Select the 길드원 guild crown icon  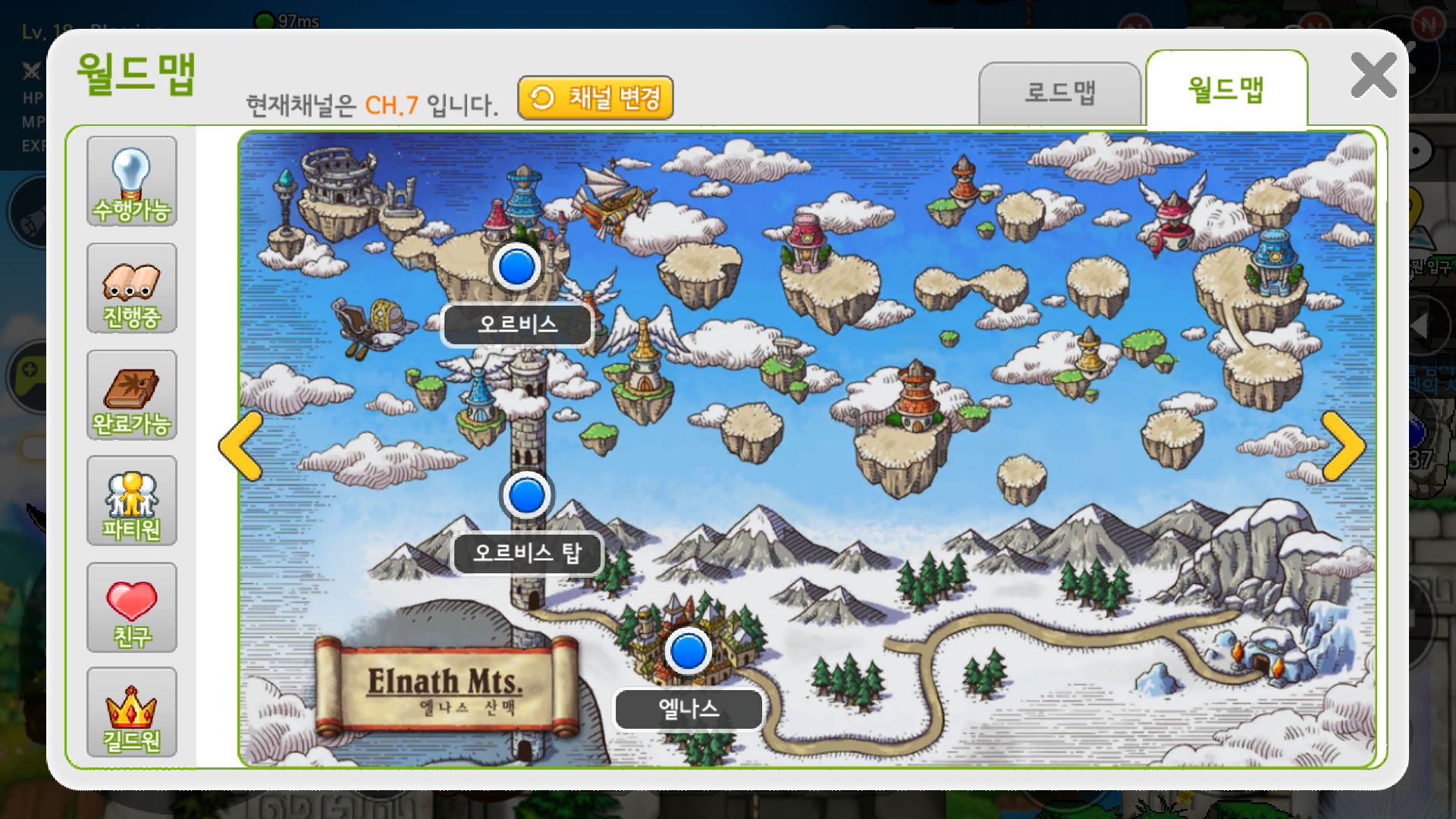[x=131, y=713]
